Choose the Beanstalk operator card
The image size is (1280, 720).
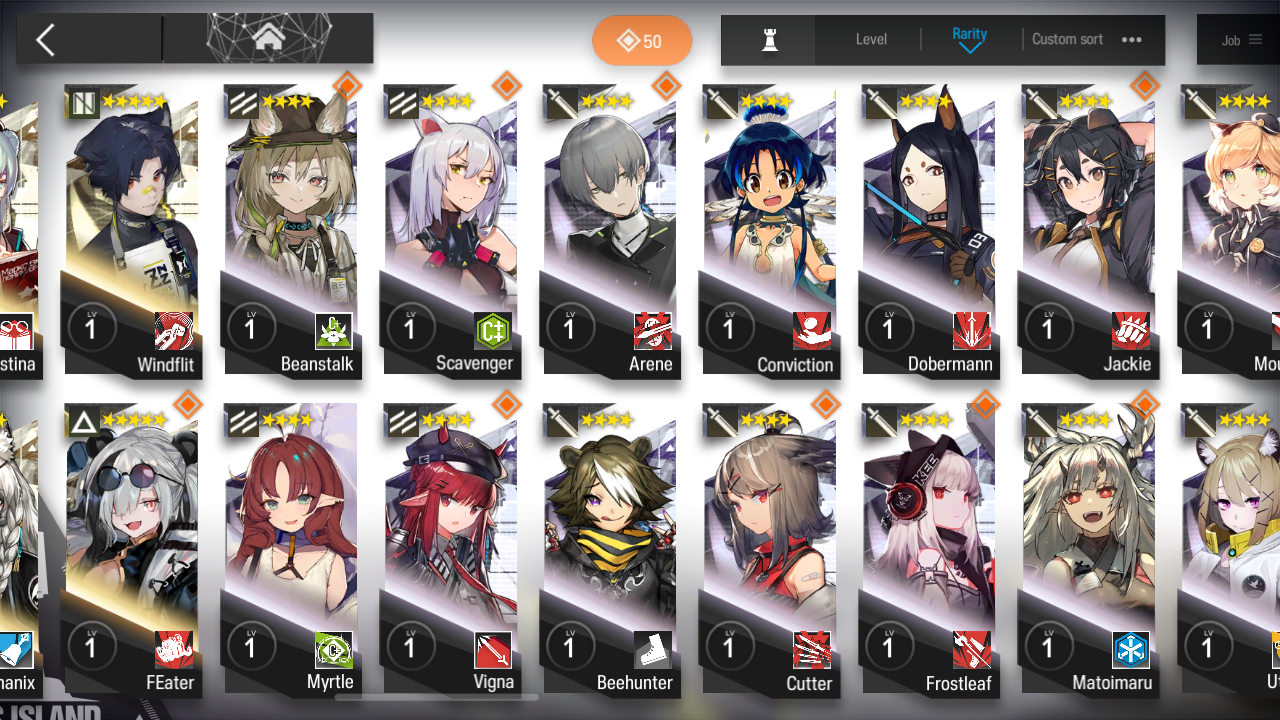[x=292, y=230]
